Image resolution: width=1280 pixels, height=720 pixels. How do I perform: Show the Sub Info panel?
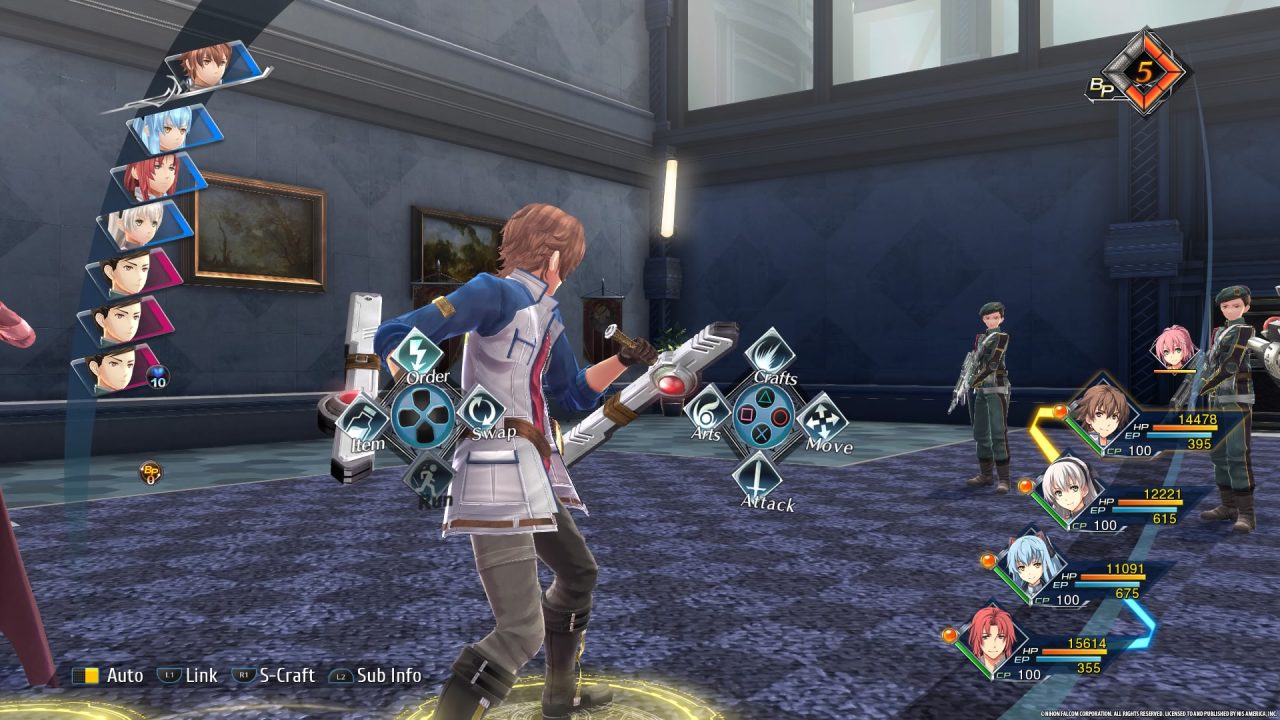(376, 676)
